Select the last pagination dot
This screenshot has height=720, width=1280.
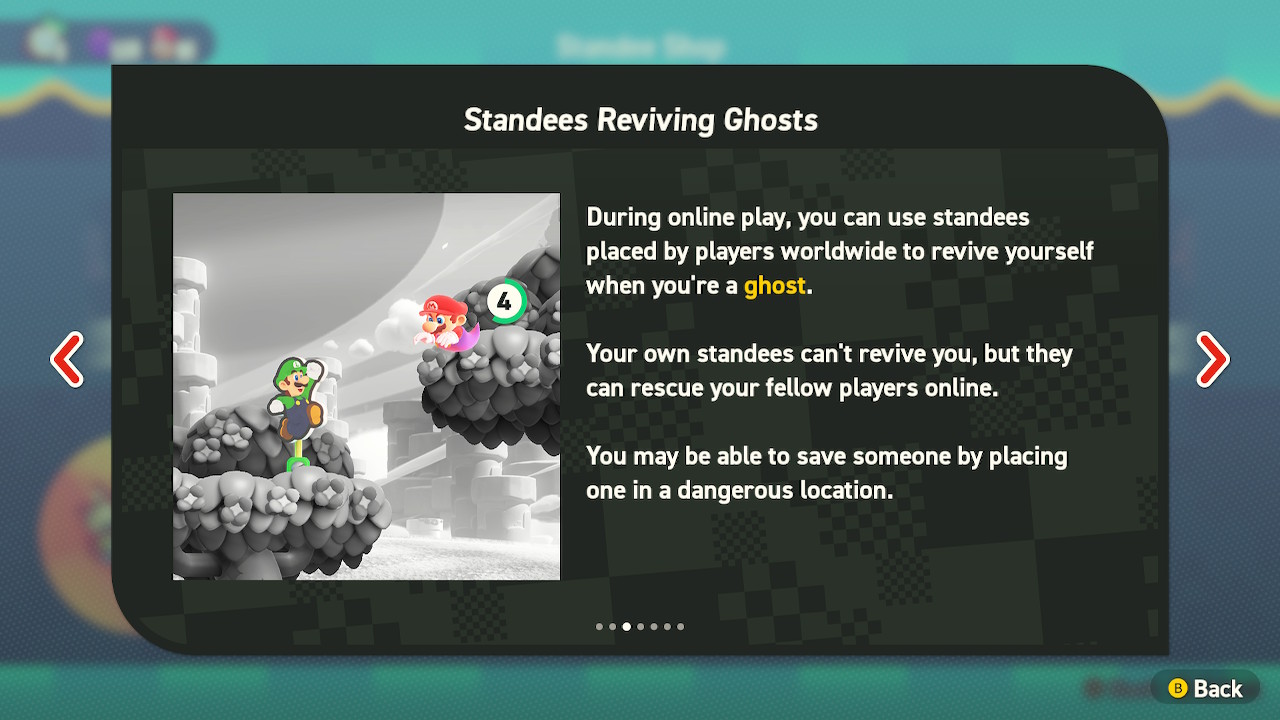[x=681, y=627]
